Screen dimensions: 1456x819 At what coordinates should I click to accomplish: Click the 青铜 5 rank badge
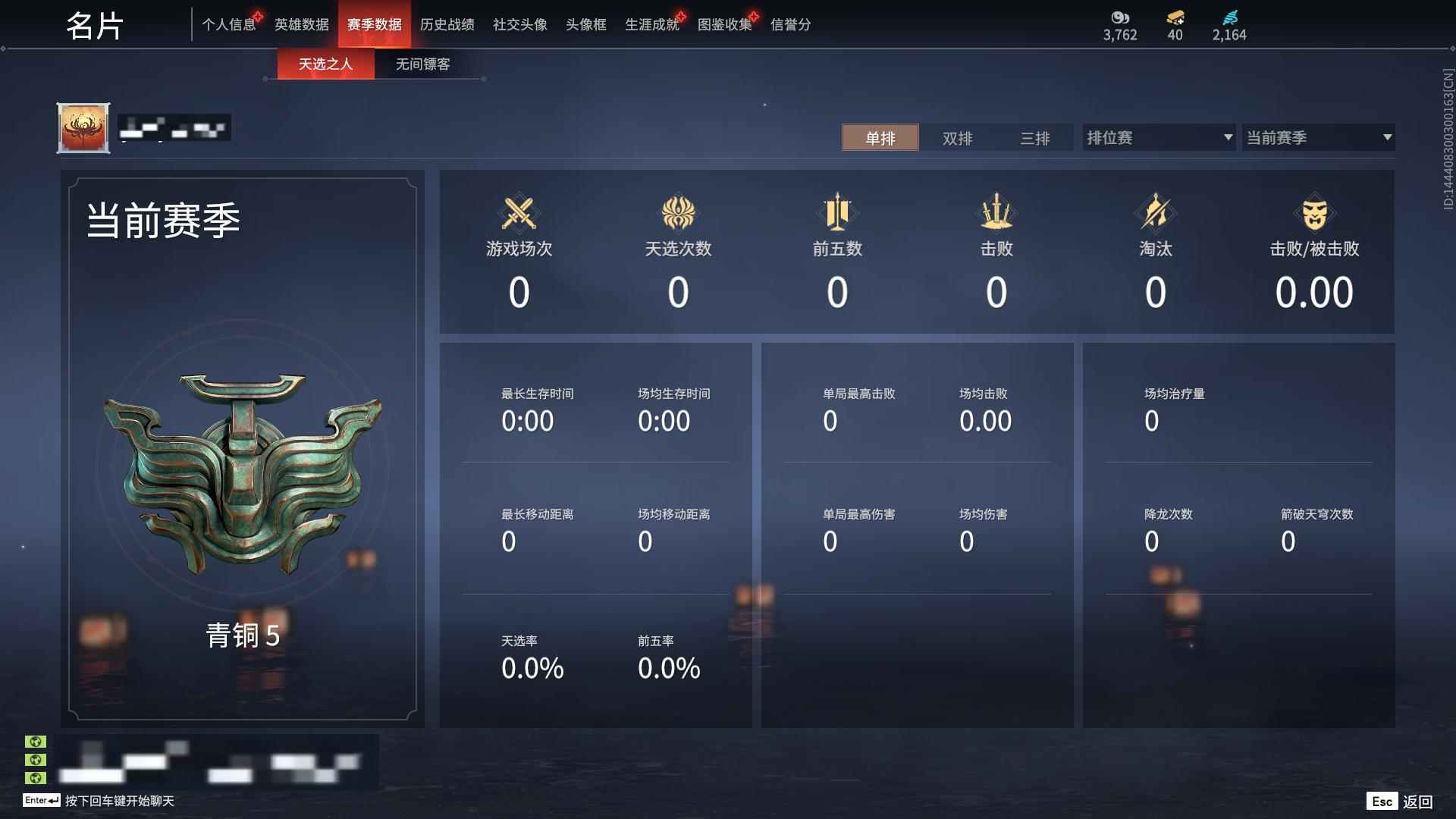pos(243,470)
